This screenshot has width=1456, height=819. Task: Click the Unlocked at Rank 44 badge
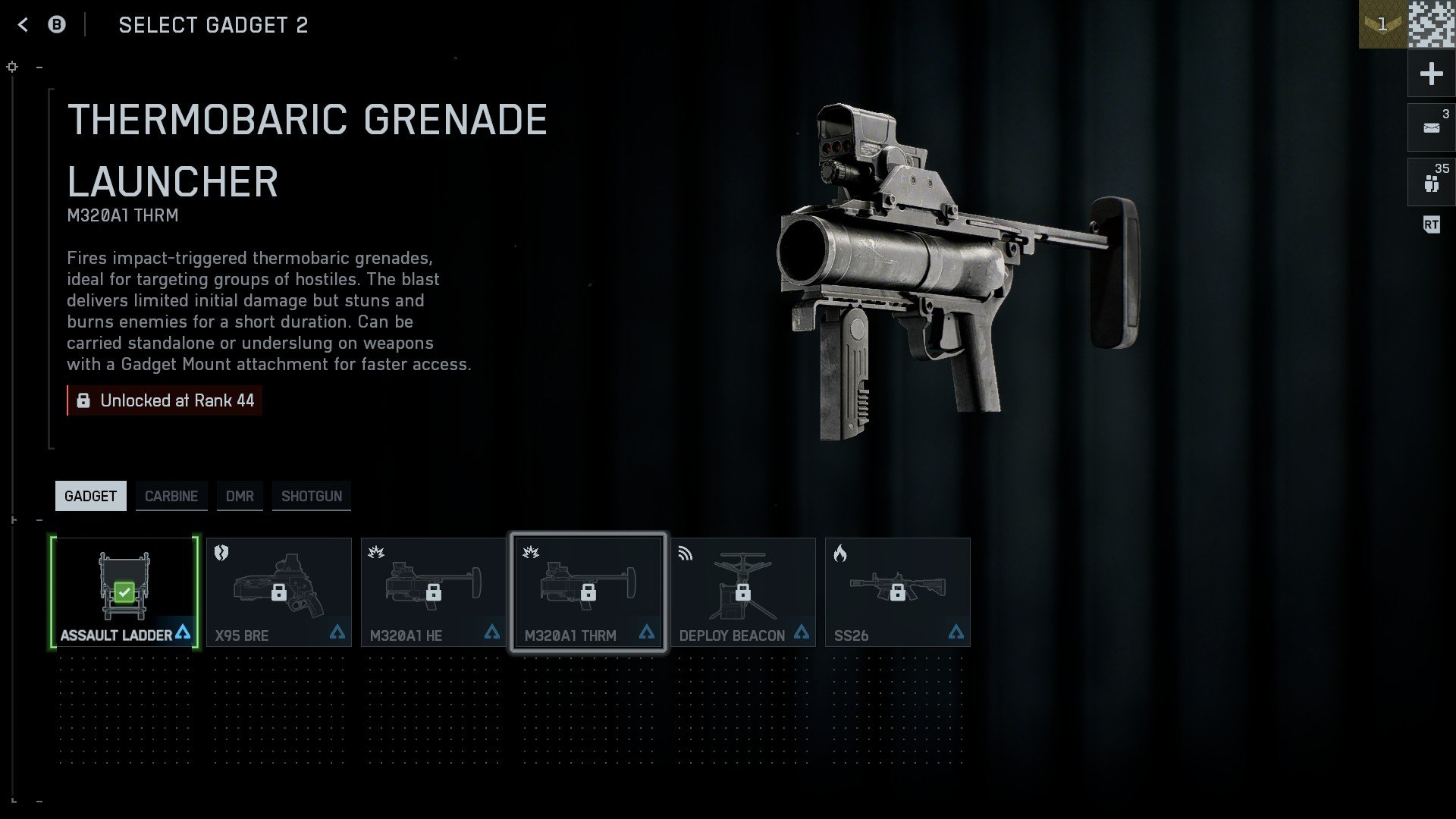coord(164,400)
